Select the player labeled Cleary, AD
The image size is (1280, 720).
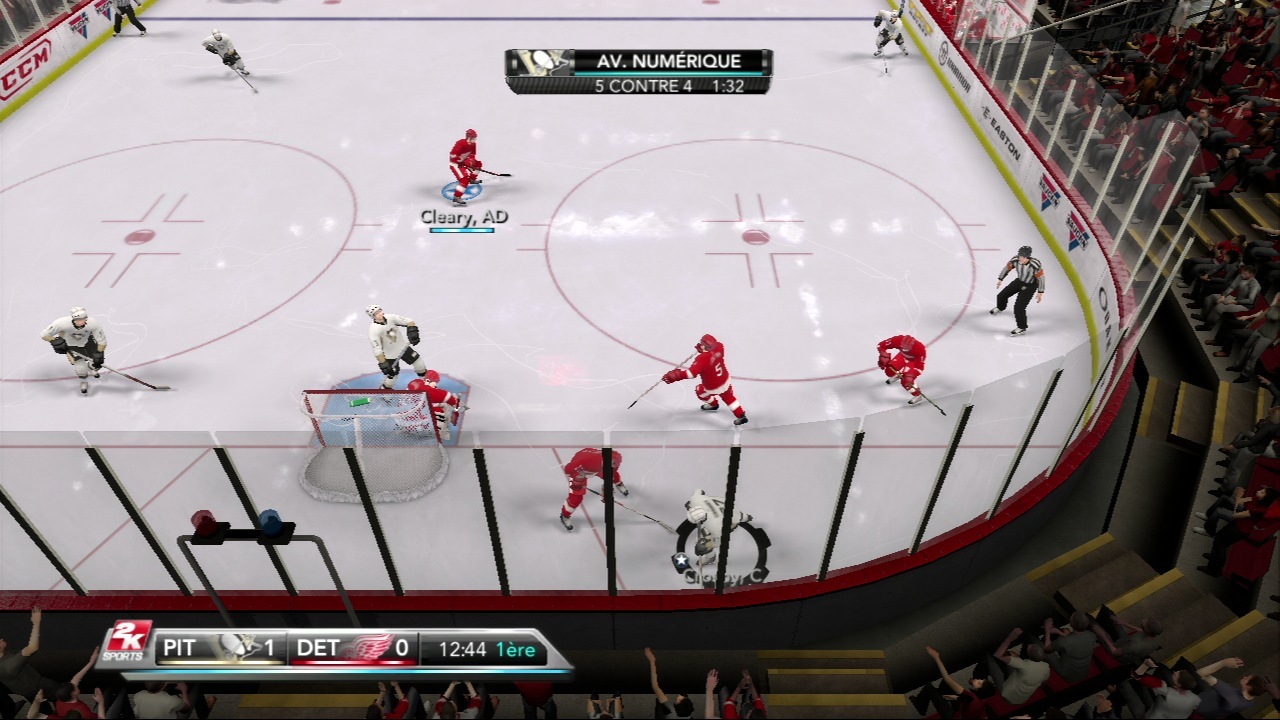[464, 165]
